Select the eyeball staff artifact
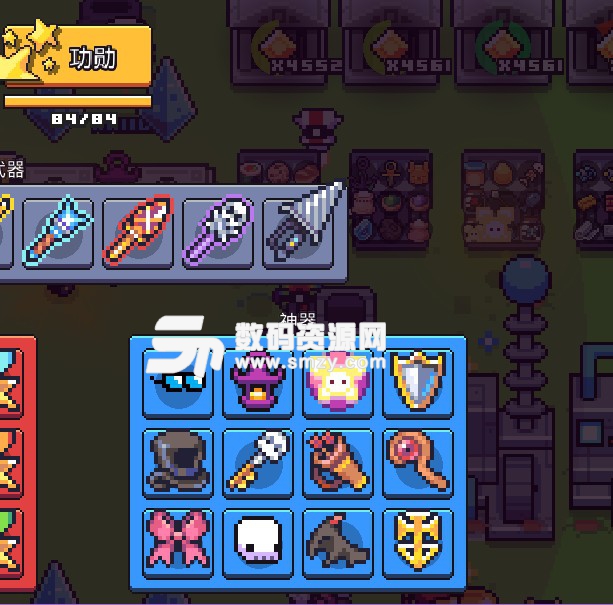 pos(418,462)
